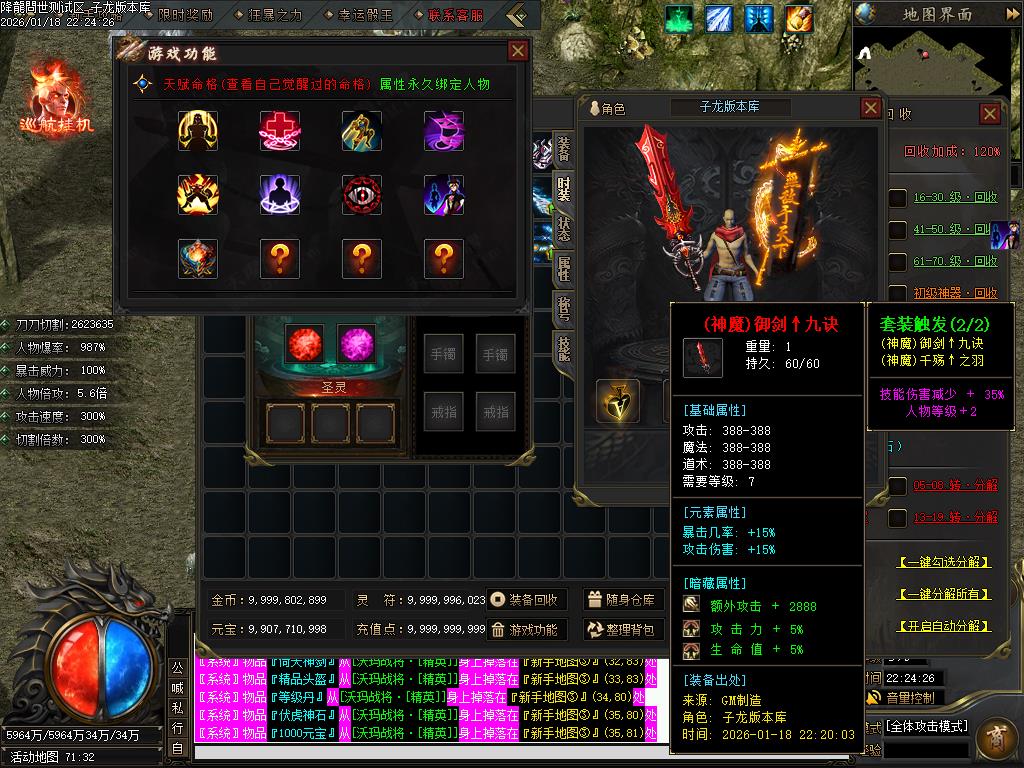Click the 游戏功能 button in the bag

527,630
